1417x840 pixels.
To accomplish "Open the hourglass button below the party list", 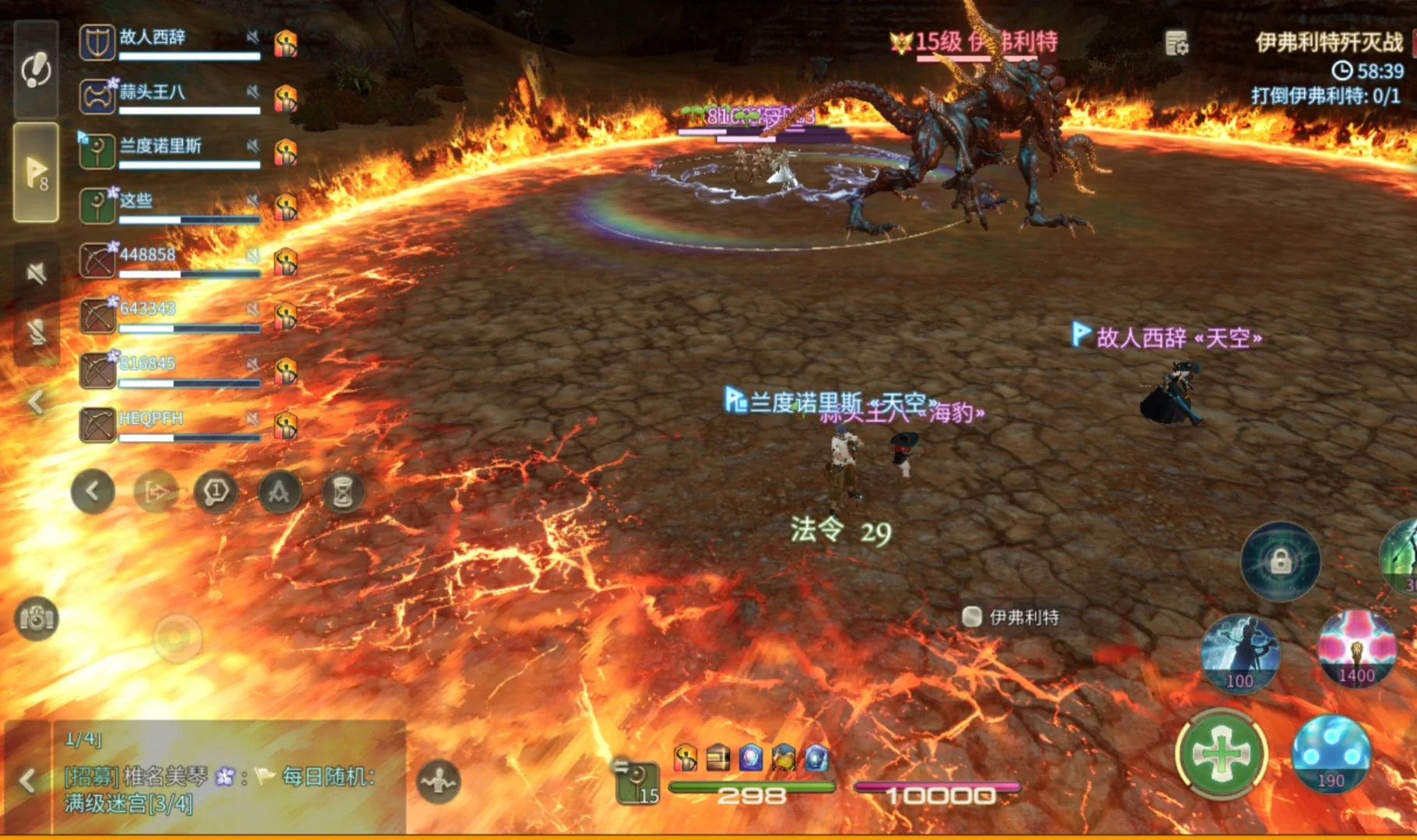I will tap(343, 492).
